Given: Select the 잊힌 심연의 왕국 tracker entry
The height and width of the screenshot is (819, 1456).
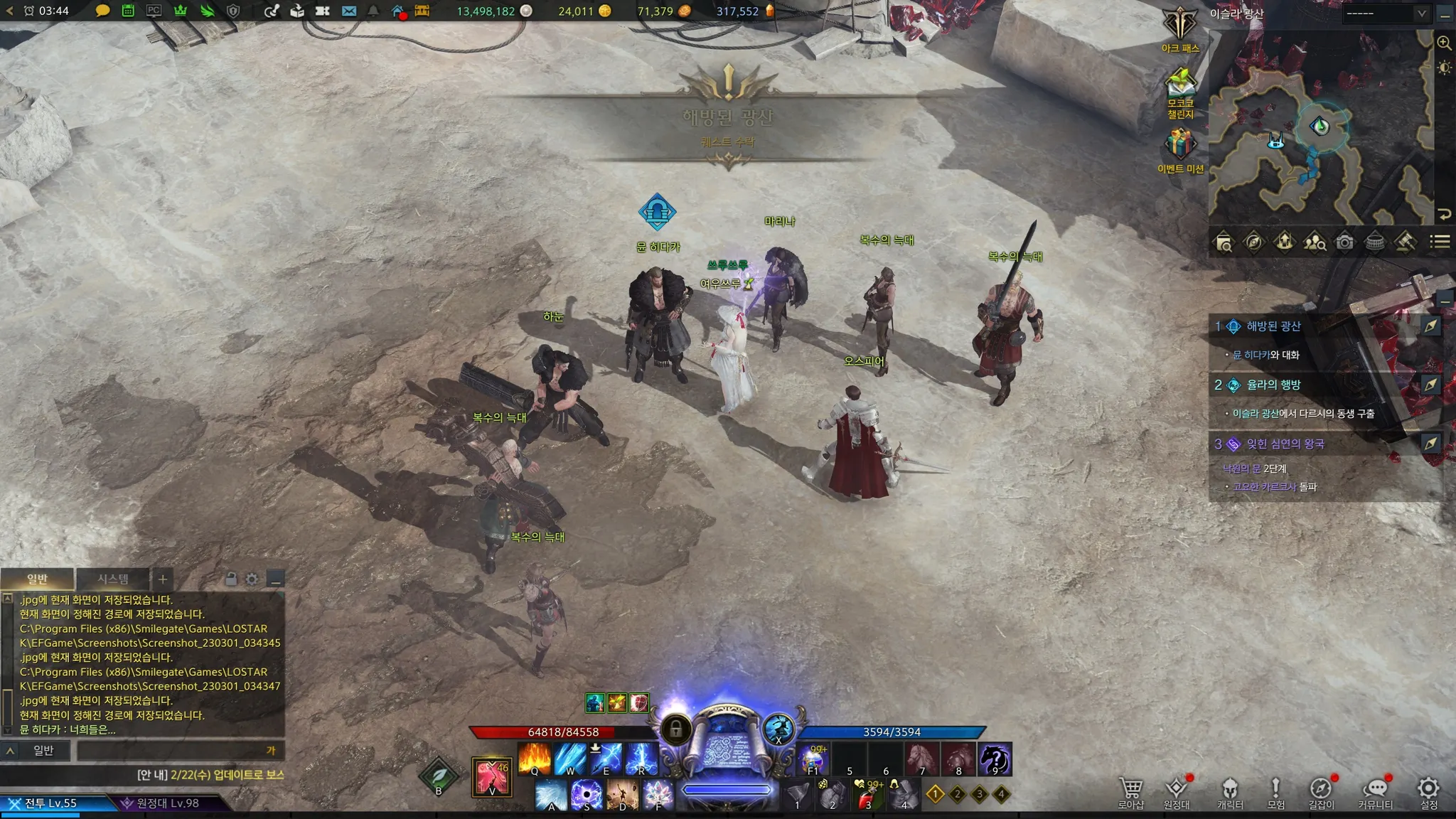Looking at the screenshot, I should tap(1285, 444).
